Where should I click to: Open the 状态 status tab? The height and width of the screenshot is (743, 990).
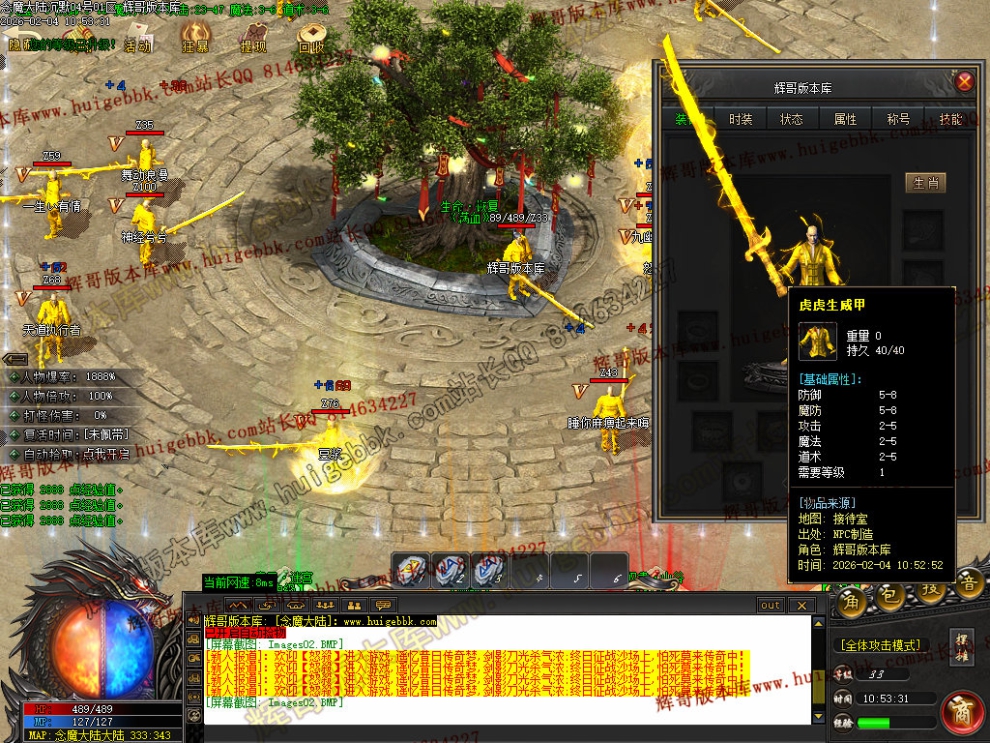[x=792, y=119]
